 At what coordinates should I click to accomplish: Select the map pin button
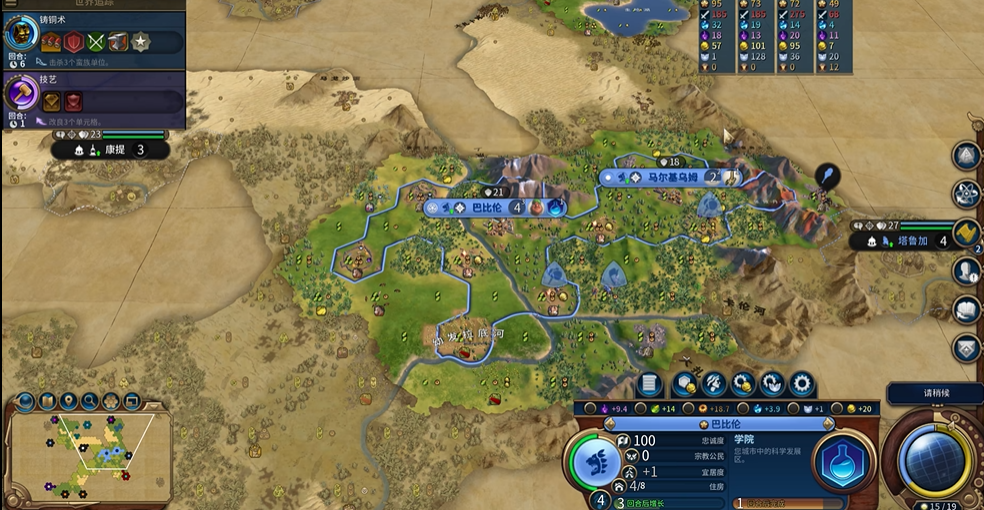[69, 402]
